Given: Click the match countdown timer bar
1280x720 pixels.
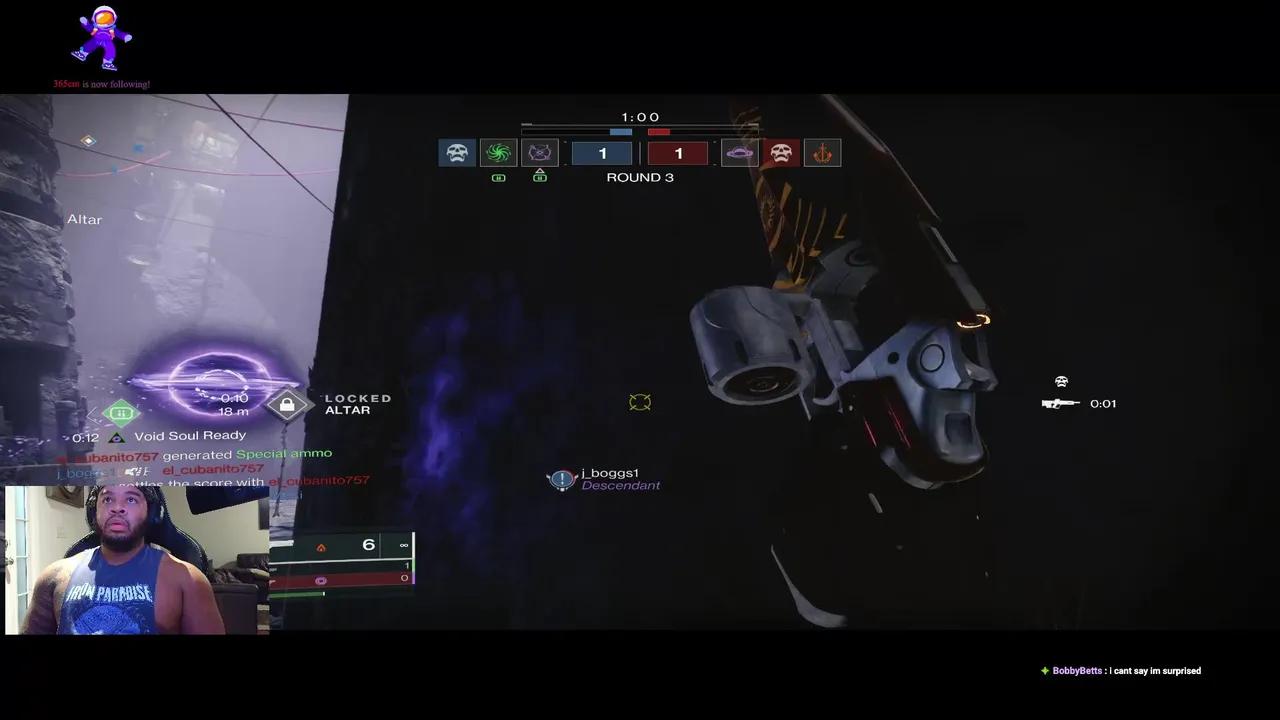Looking at the screenshot, I should point(640,130).
